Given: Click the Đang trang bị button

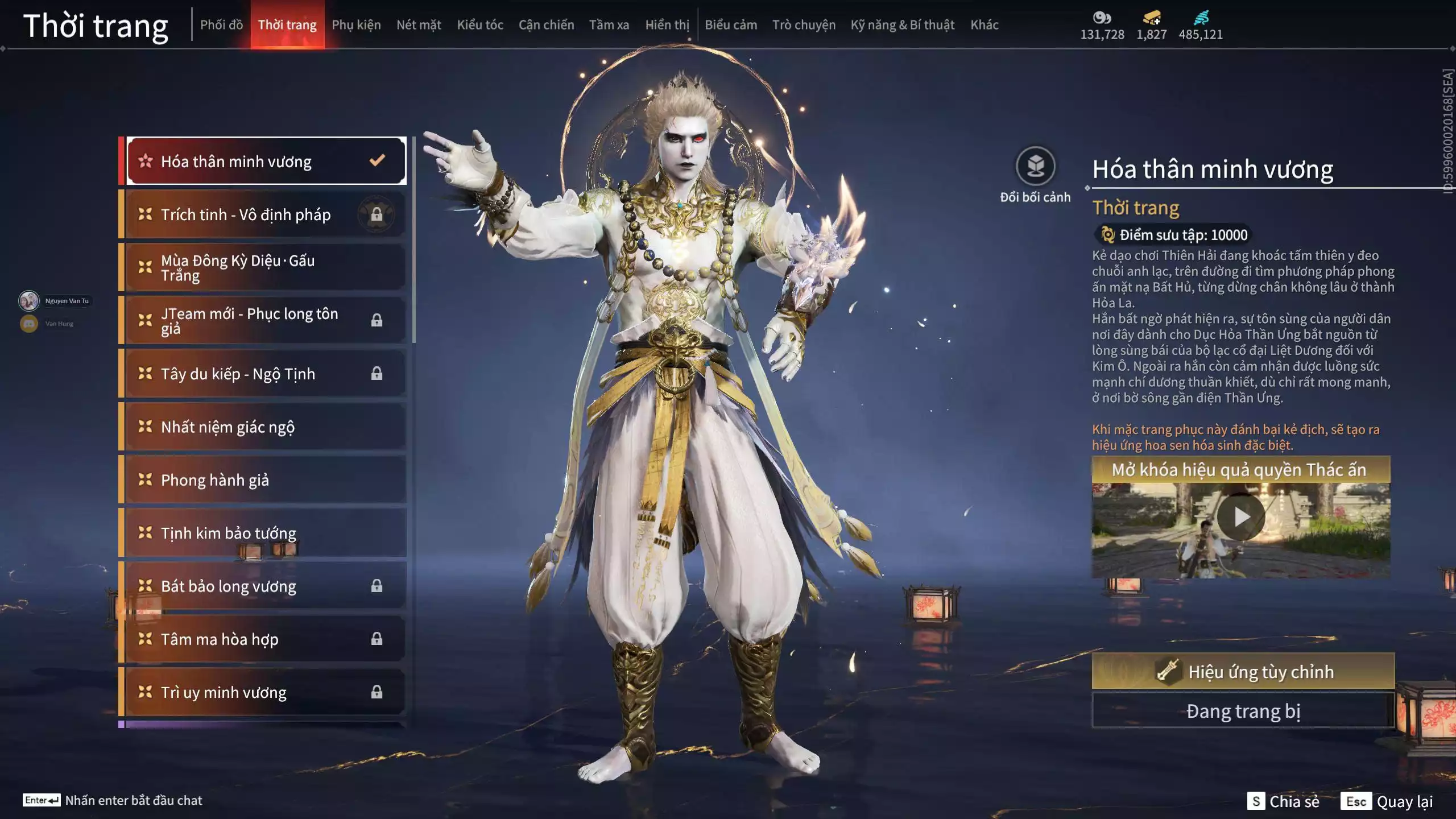Looking at the screenshot, I should pyautogui.click(x=1243, y=711).
